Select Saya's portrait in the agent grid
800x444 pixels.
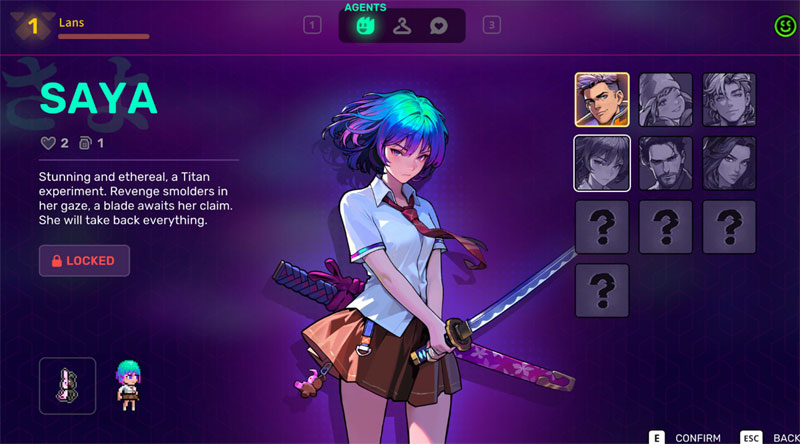[602, 163]
